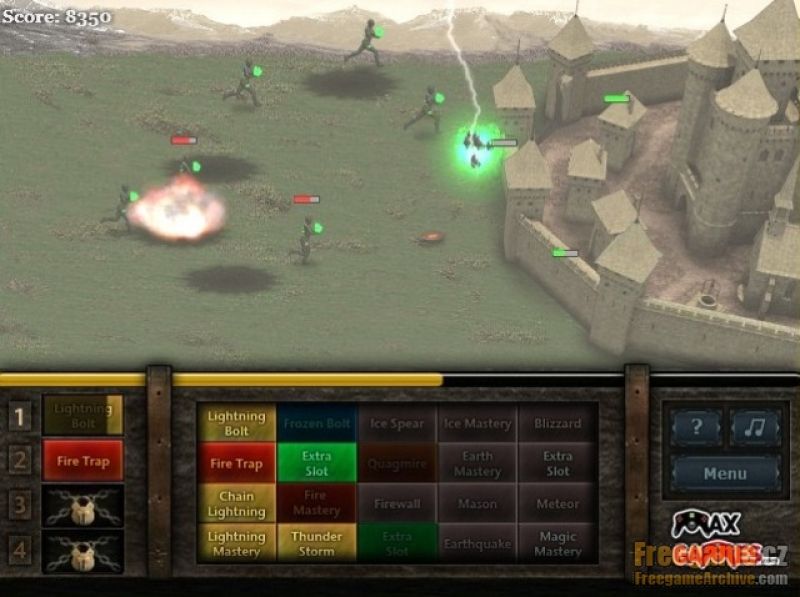Screen dimensions: 800x597
Task: Choose the Earth Mastery skill
Action: (x=477, y=463)
